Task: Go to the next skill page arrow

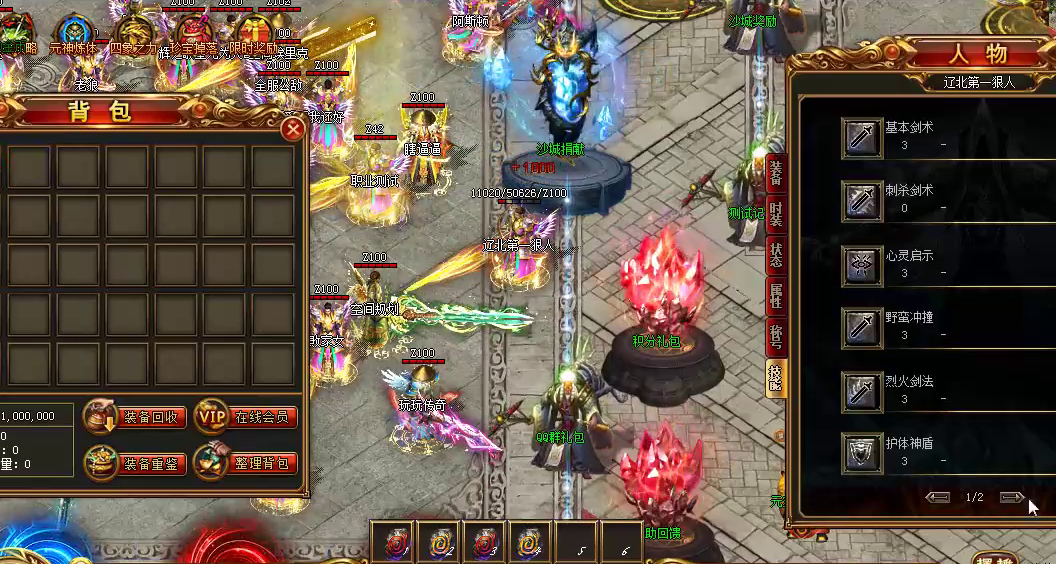Action: click(x=1011, y=497)
